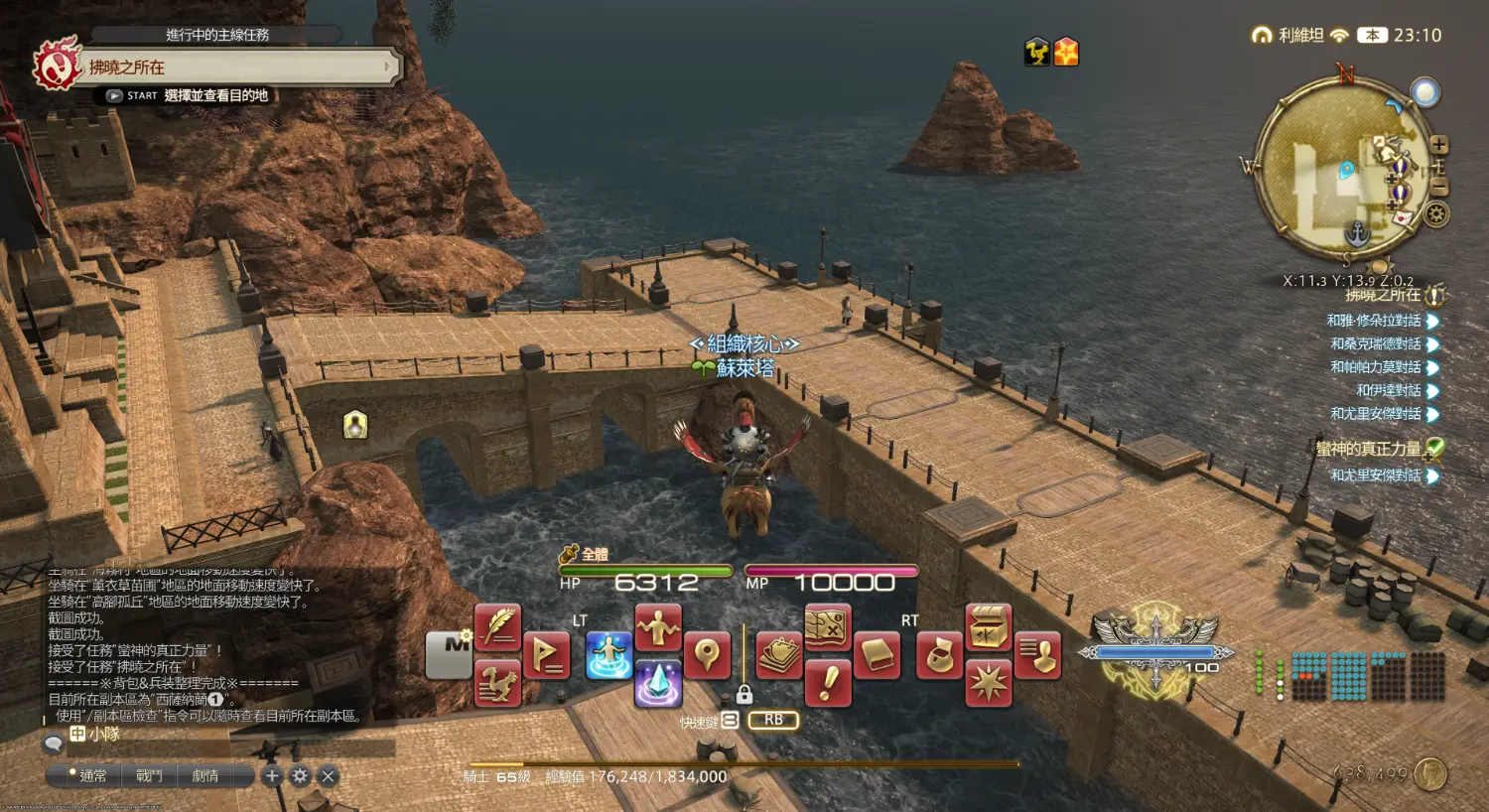
Task: Select the 通常 chat tab
Action: tap(91, 775)
